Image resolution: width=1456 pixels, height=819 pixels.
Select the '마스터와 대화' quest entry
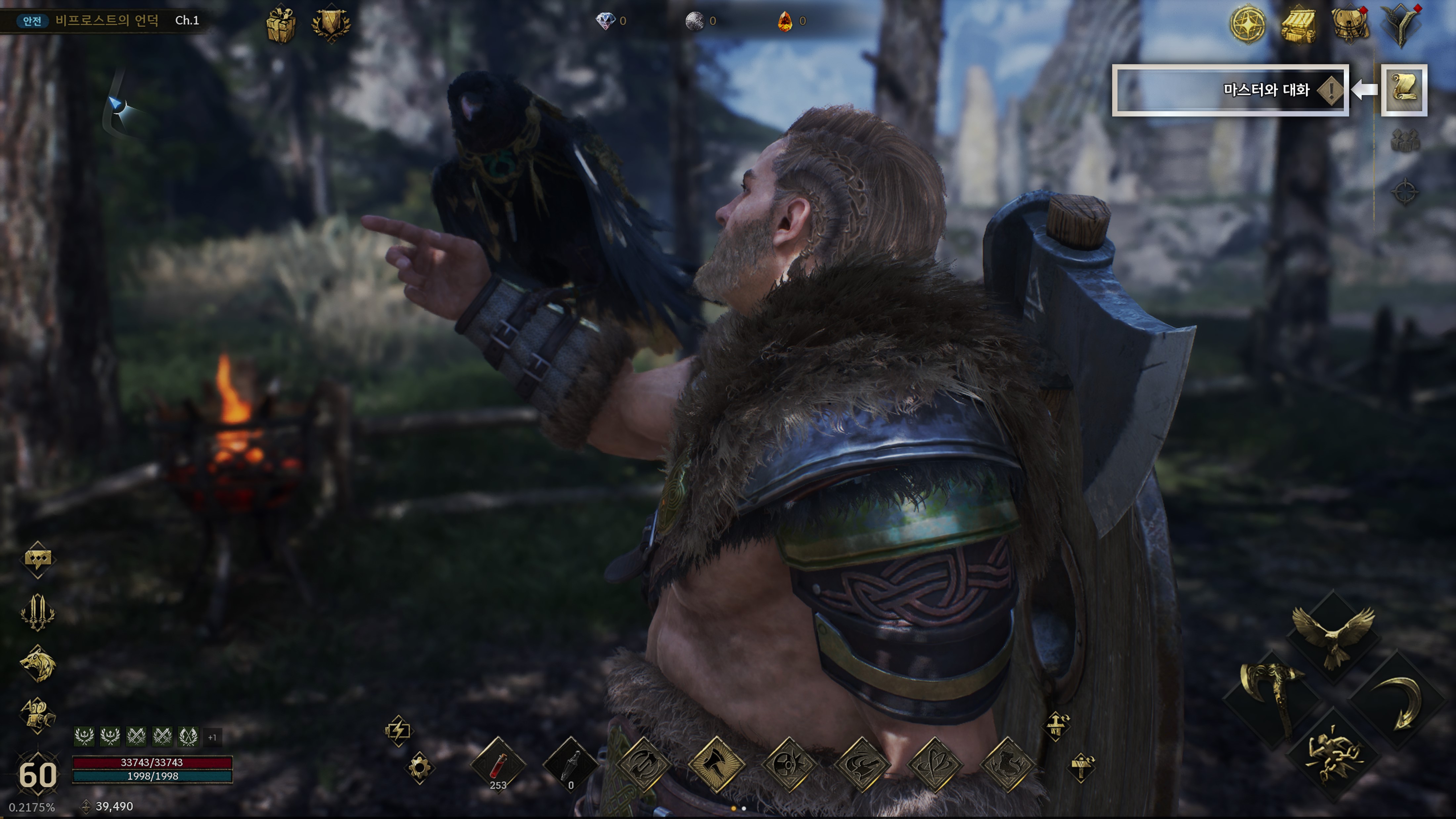tap(1230, 90)
